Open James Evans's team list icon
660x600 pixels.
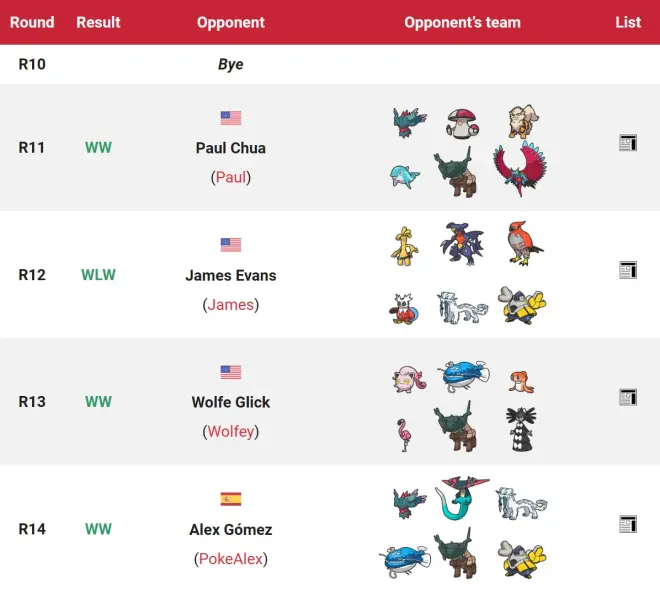[x=628, y=270]
